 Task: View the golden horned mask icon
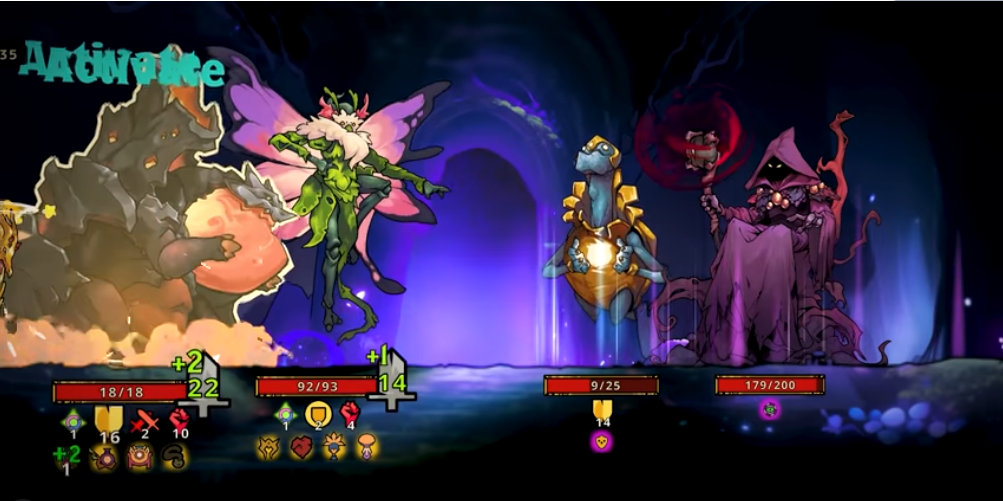pos(268,447)
